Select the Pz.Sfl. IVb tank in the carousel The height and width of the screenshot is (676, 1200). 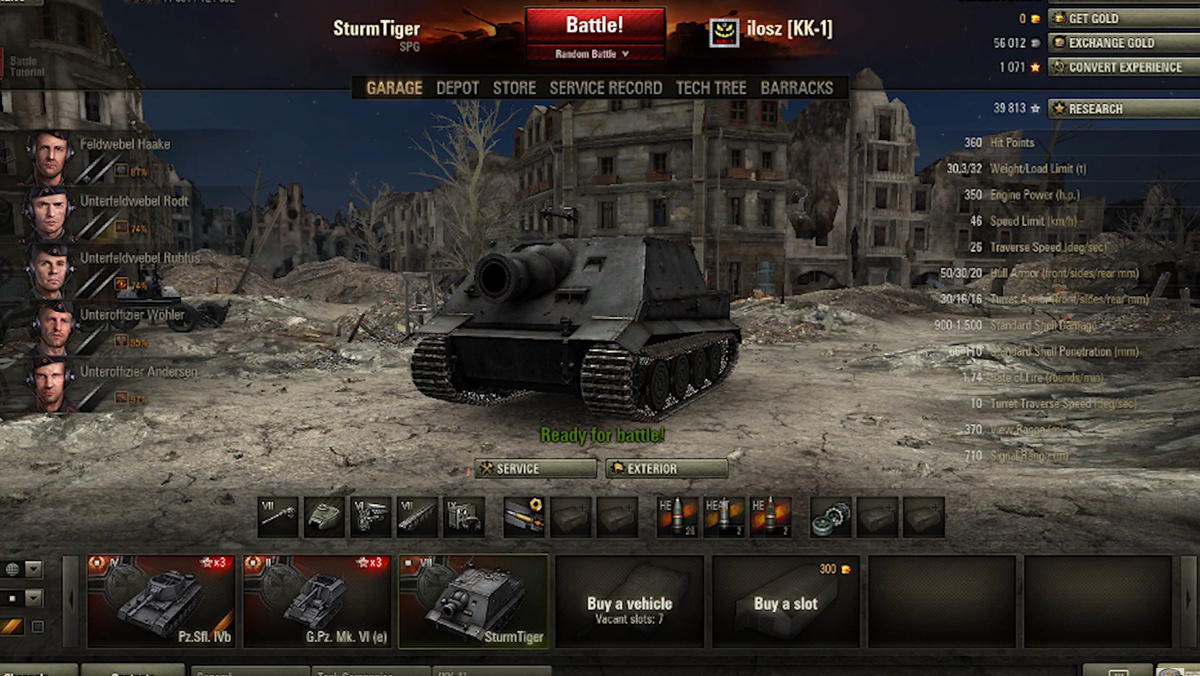[x=161, y=601]
